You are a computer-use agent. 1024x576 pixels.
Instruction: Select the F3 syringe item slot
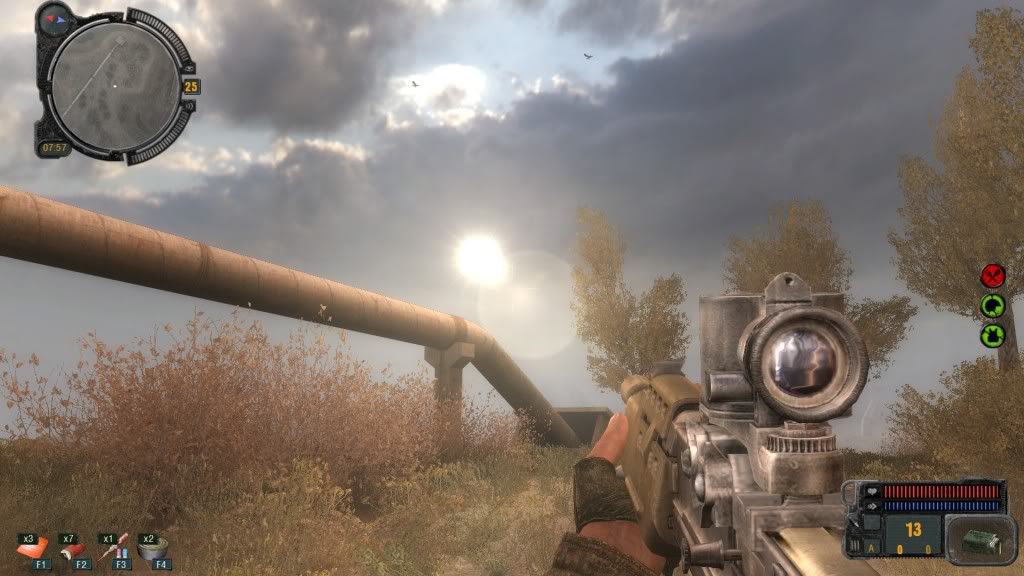114,549
